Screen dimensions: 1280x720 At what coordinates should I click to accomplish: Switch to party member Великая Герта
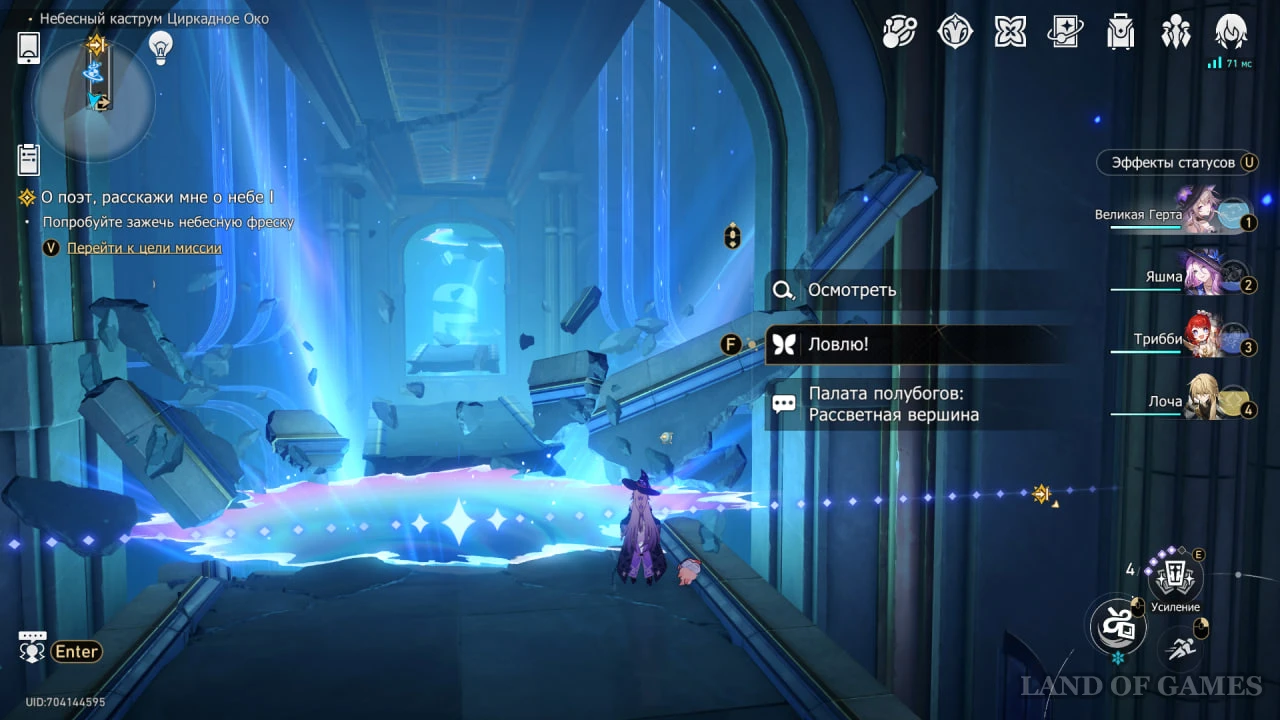point(1205,216)
